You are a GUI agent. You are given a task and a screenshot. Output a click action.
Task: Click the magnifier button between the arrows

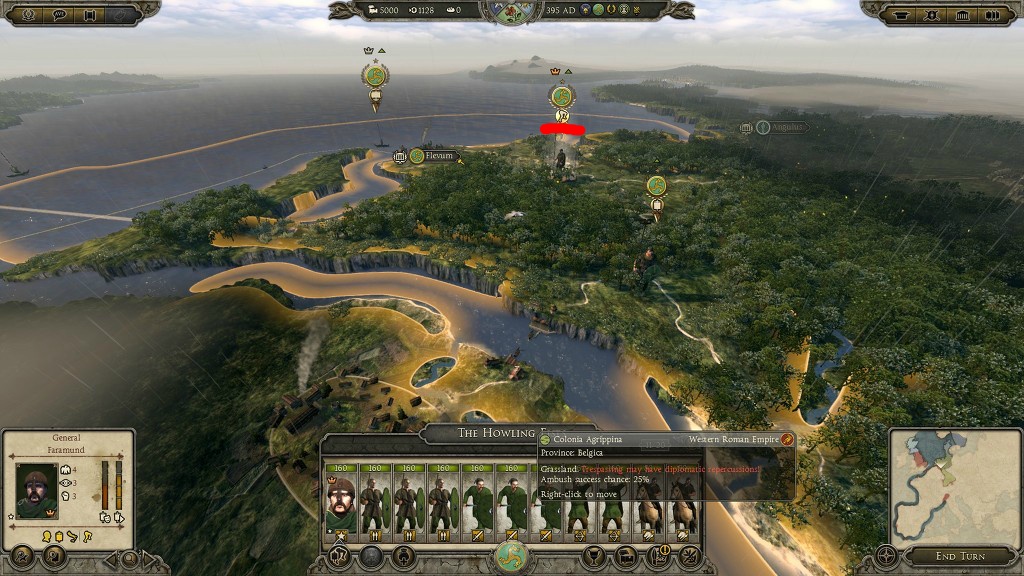click(129, 557)
